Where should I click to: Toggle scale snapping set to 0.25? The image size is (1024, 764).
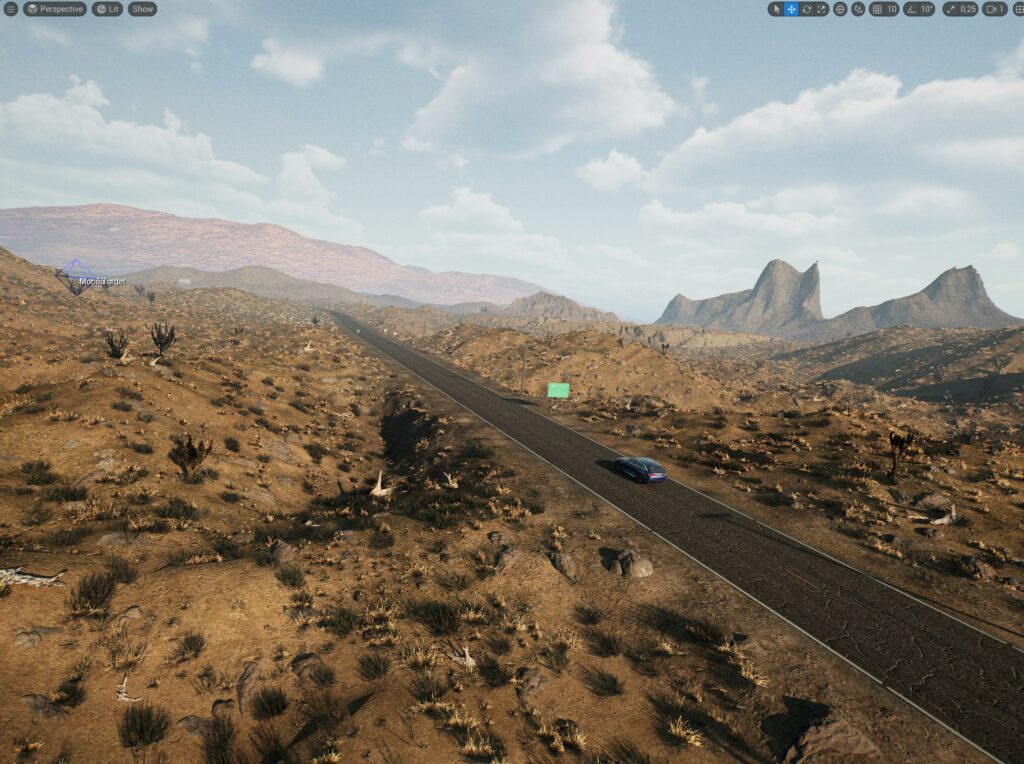pyautogui.click(x=960, y=9)
